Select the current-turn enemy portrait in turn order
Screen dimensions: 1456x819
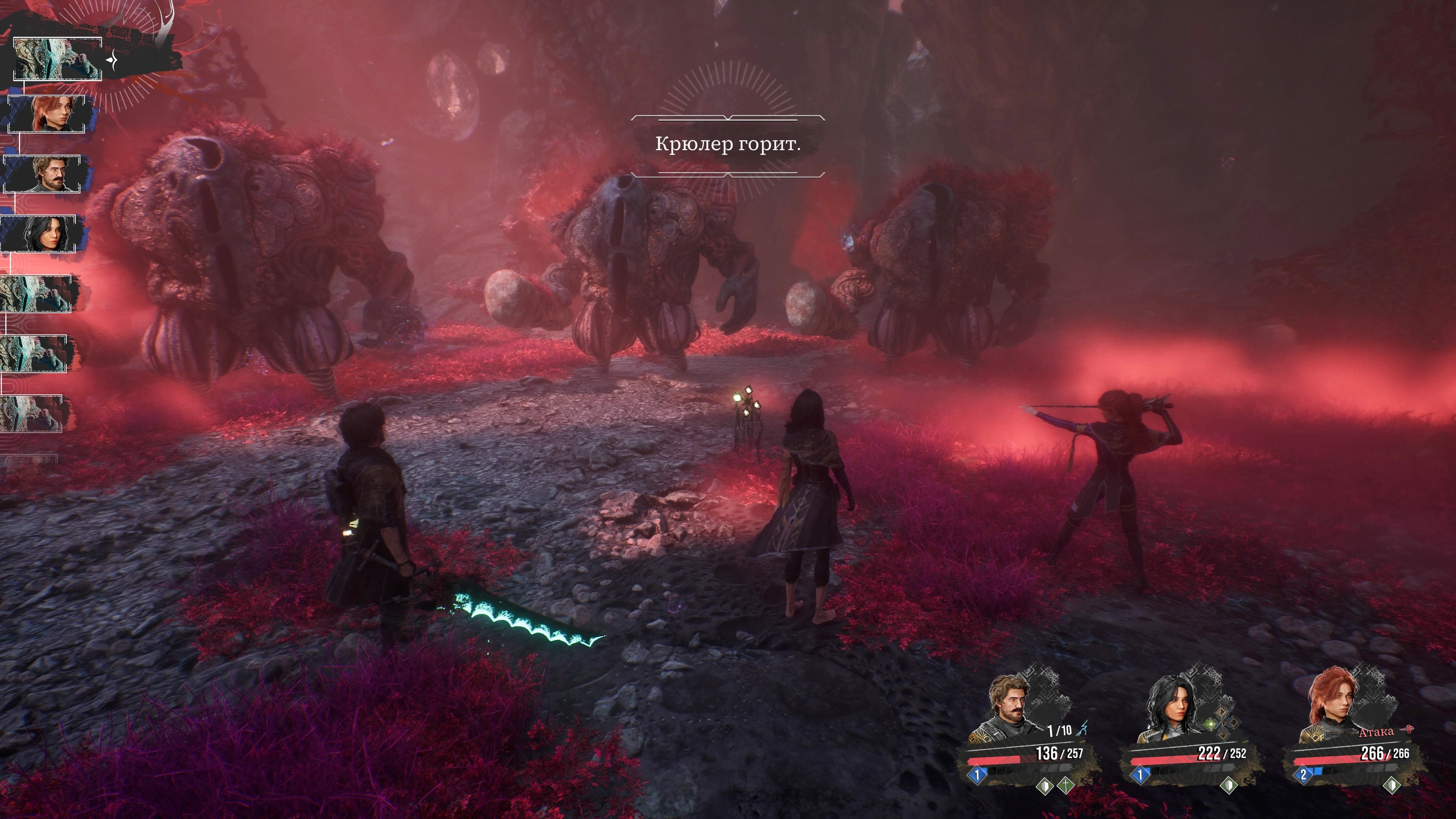pos(57,59)
